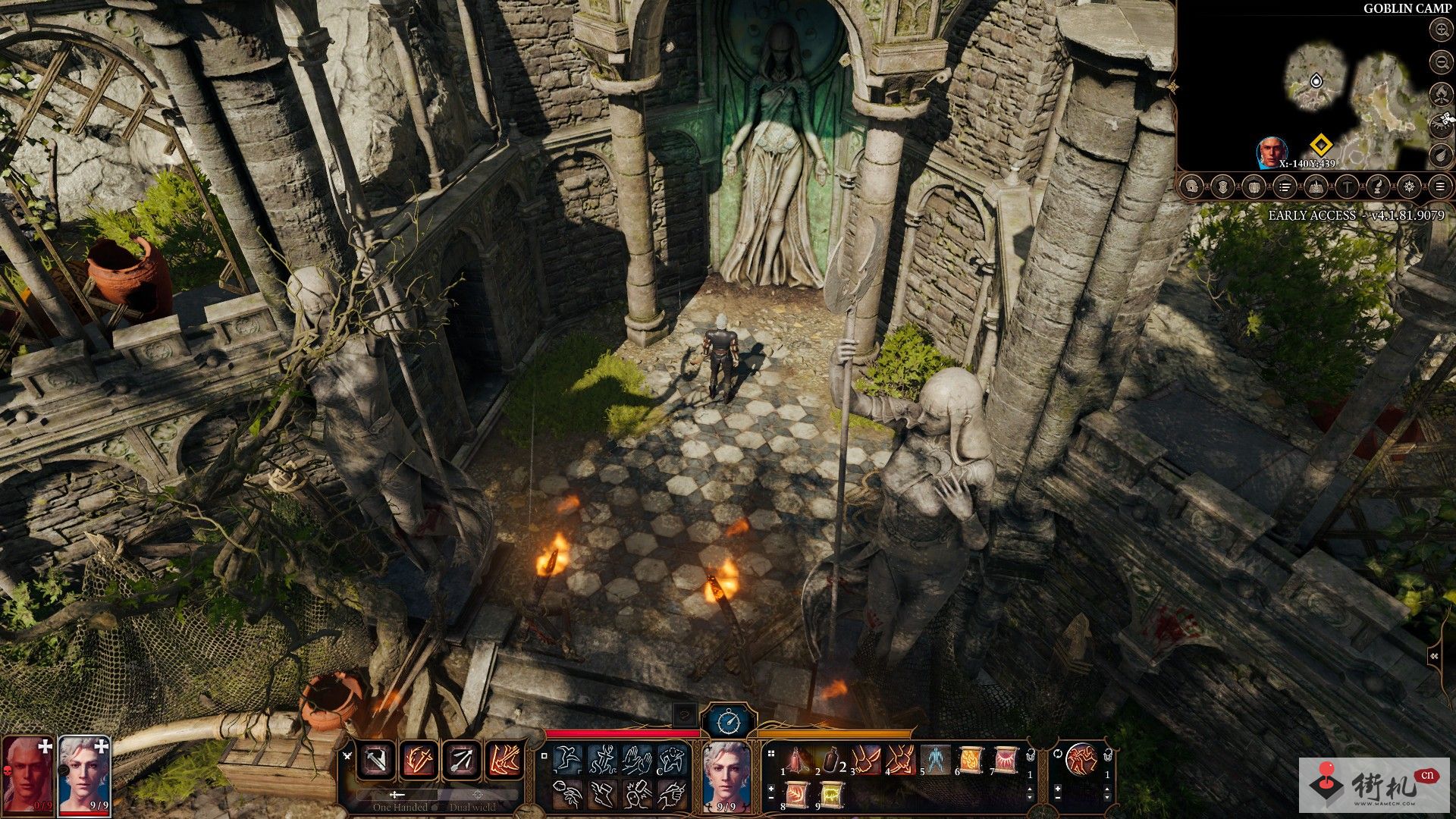This screenshot has width=1456, height=819.
Task: Select the white-haired 9/9 party portrait
Action: click(x=84, y=773)
